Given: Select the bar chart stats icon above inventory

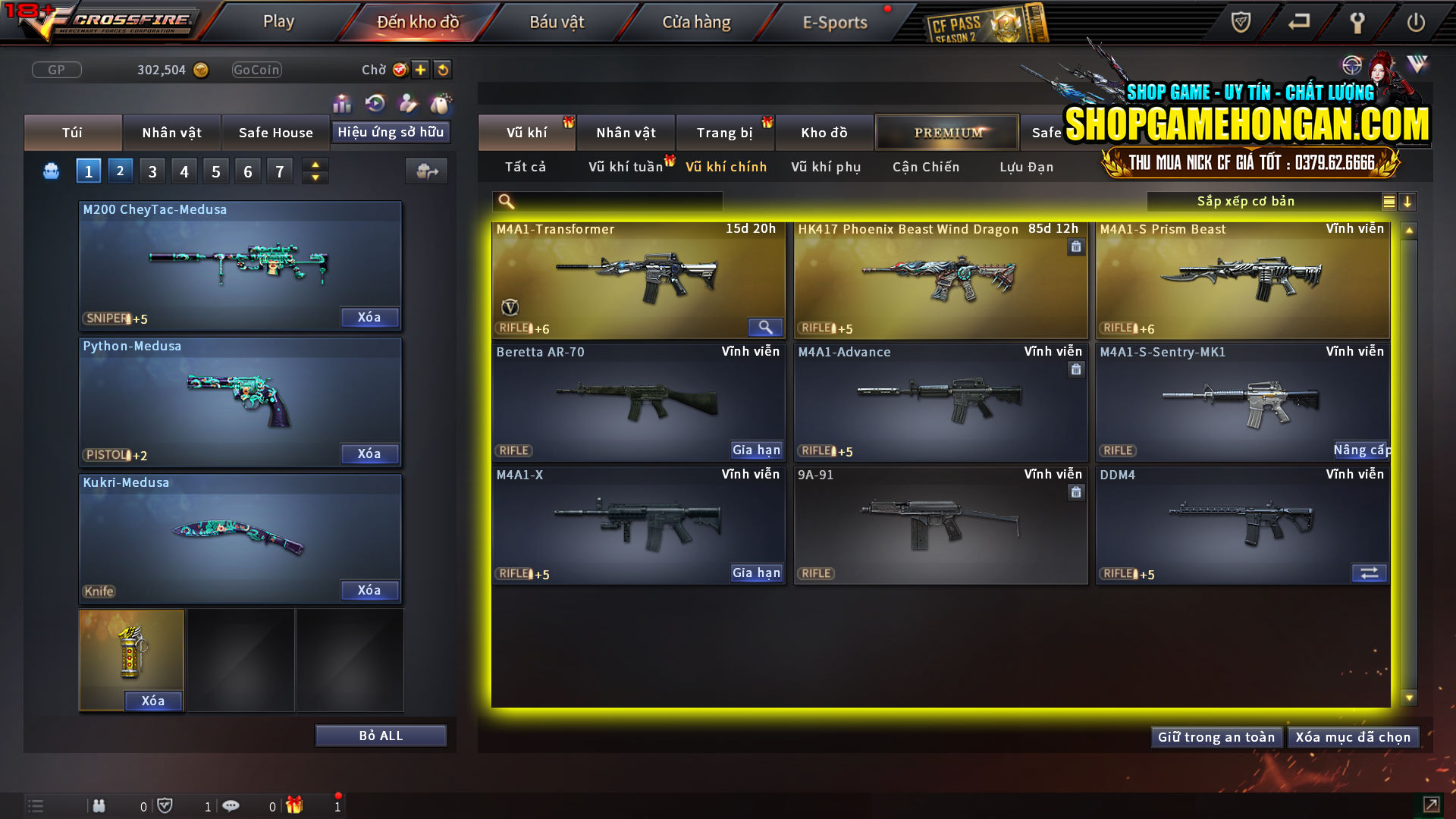Looking at the screenshot, I should coord(342,102).
